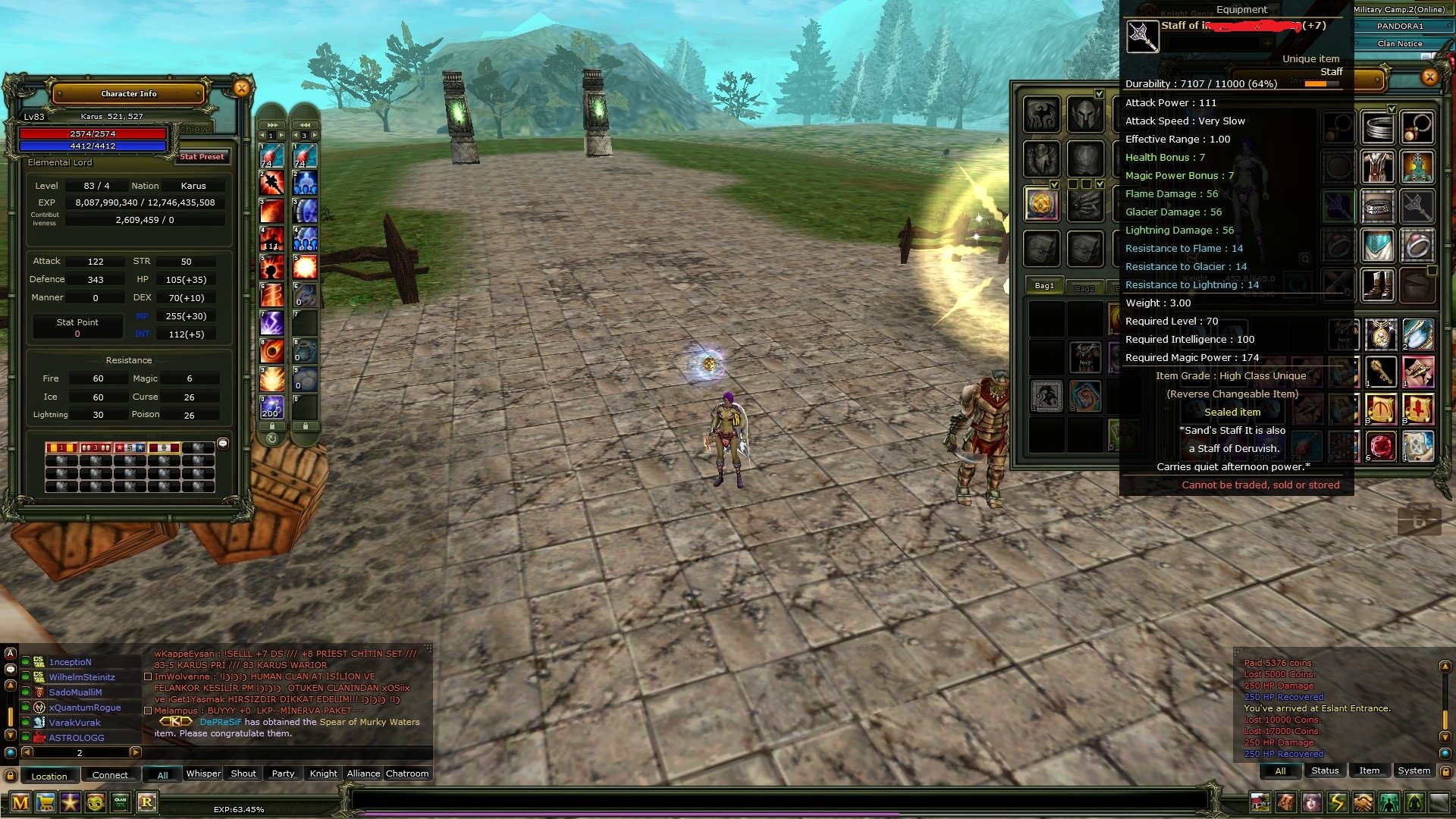The width and height of the screenshot is (1456, 819).
Task: Choose the Chatroom chat tab
Action: click(x=407, y=773)
